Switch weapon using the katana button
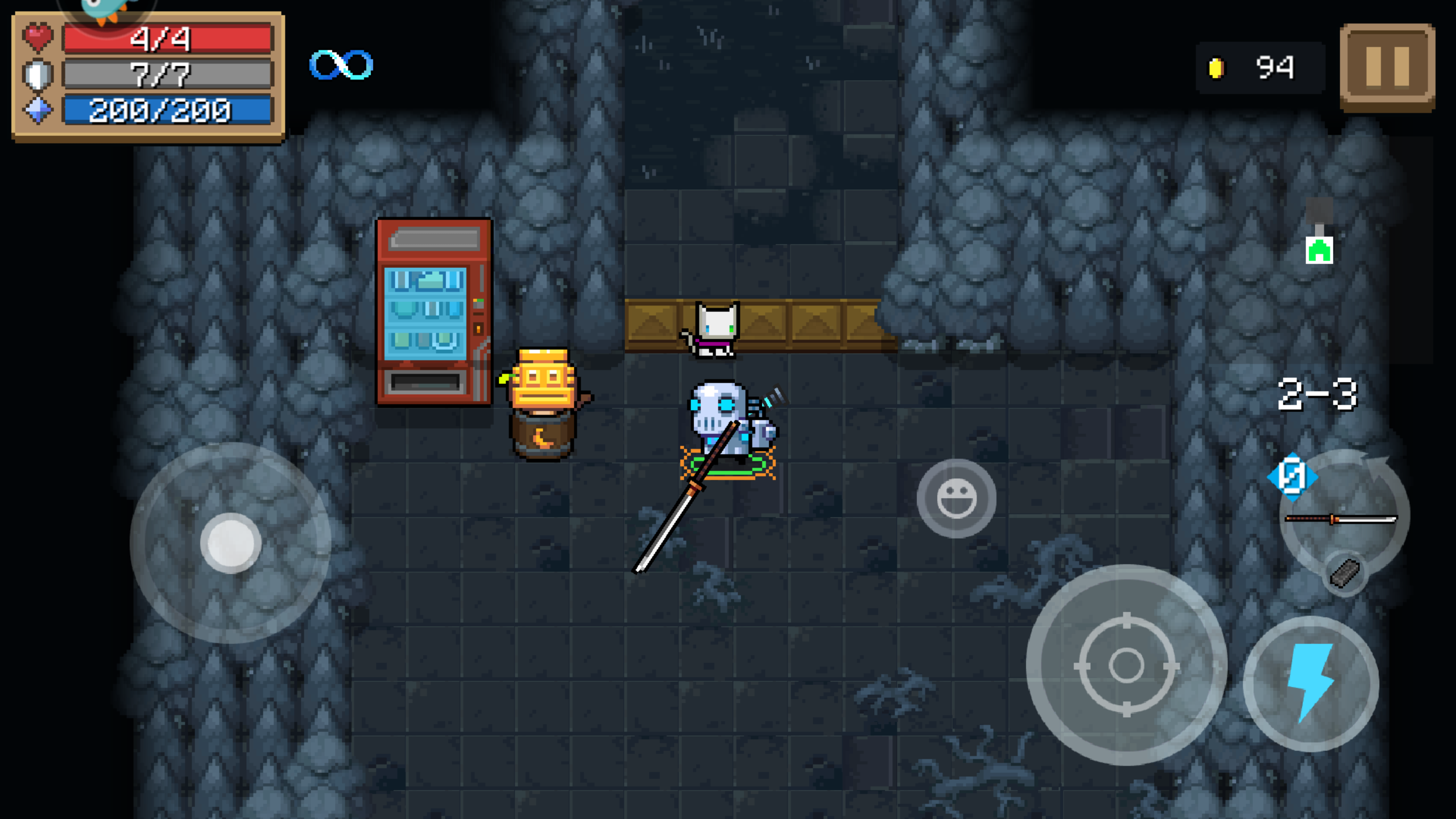 (1342, 516)
